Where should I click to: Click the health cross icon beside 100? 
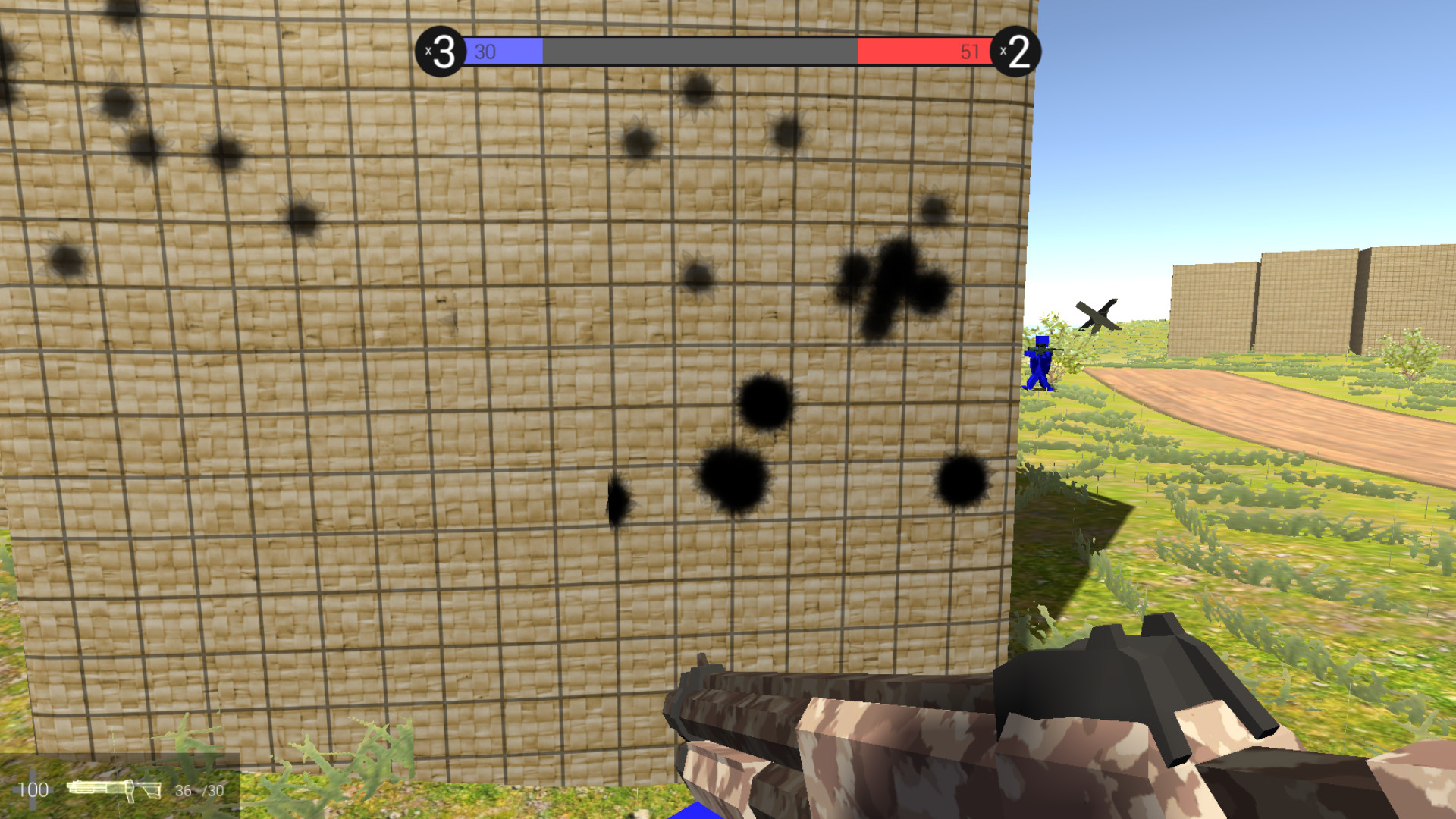(x=32, y=789)
